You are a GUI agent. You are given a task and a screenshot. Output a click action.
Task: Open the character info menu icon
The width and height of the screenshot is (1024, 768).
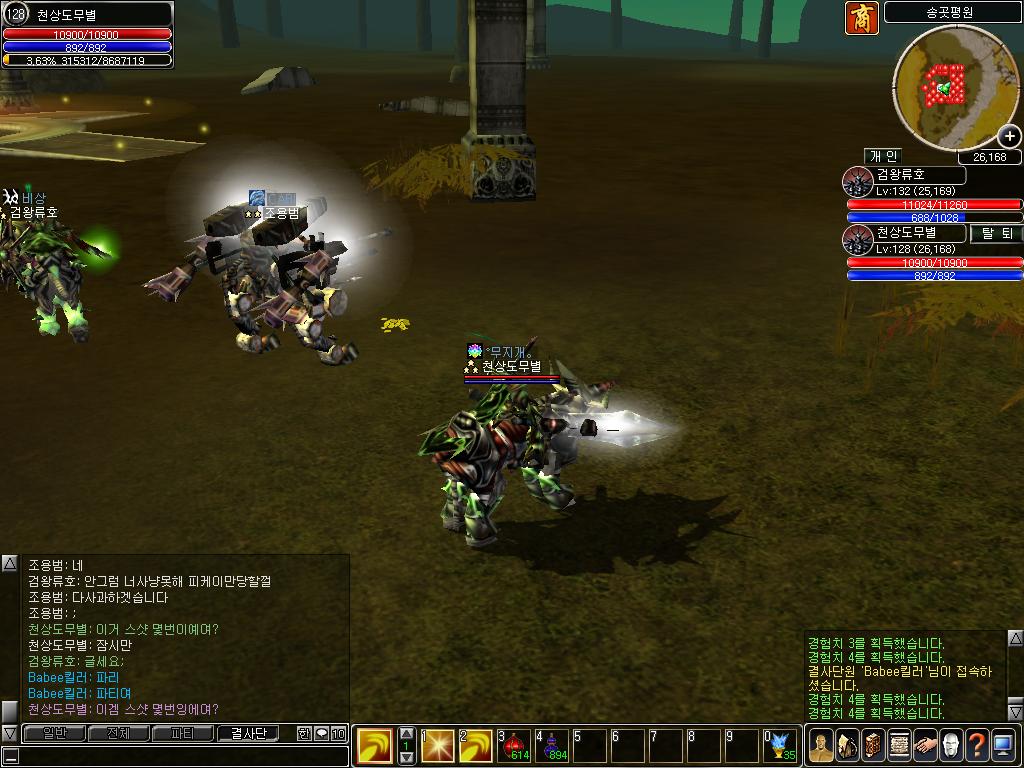(821, 745)
